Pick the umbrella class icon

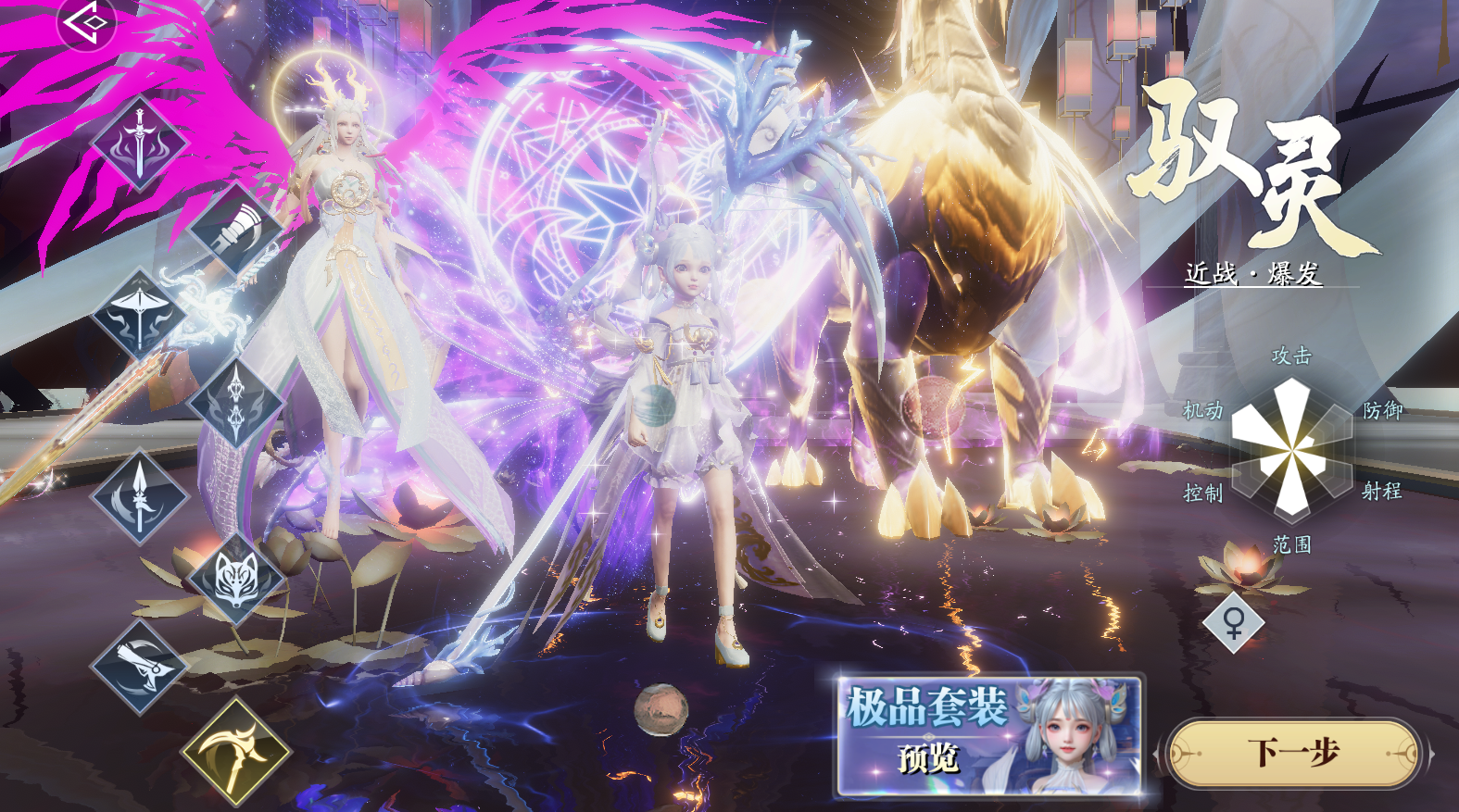tap(140, 314)
